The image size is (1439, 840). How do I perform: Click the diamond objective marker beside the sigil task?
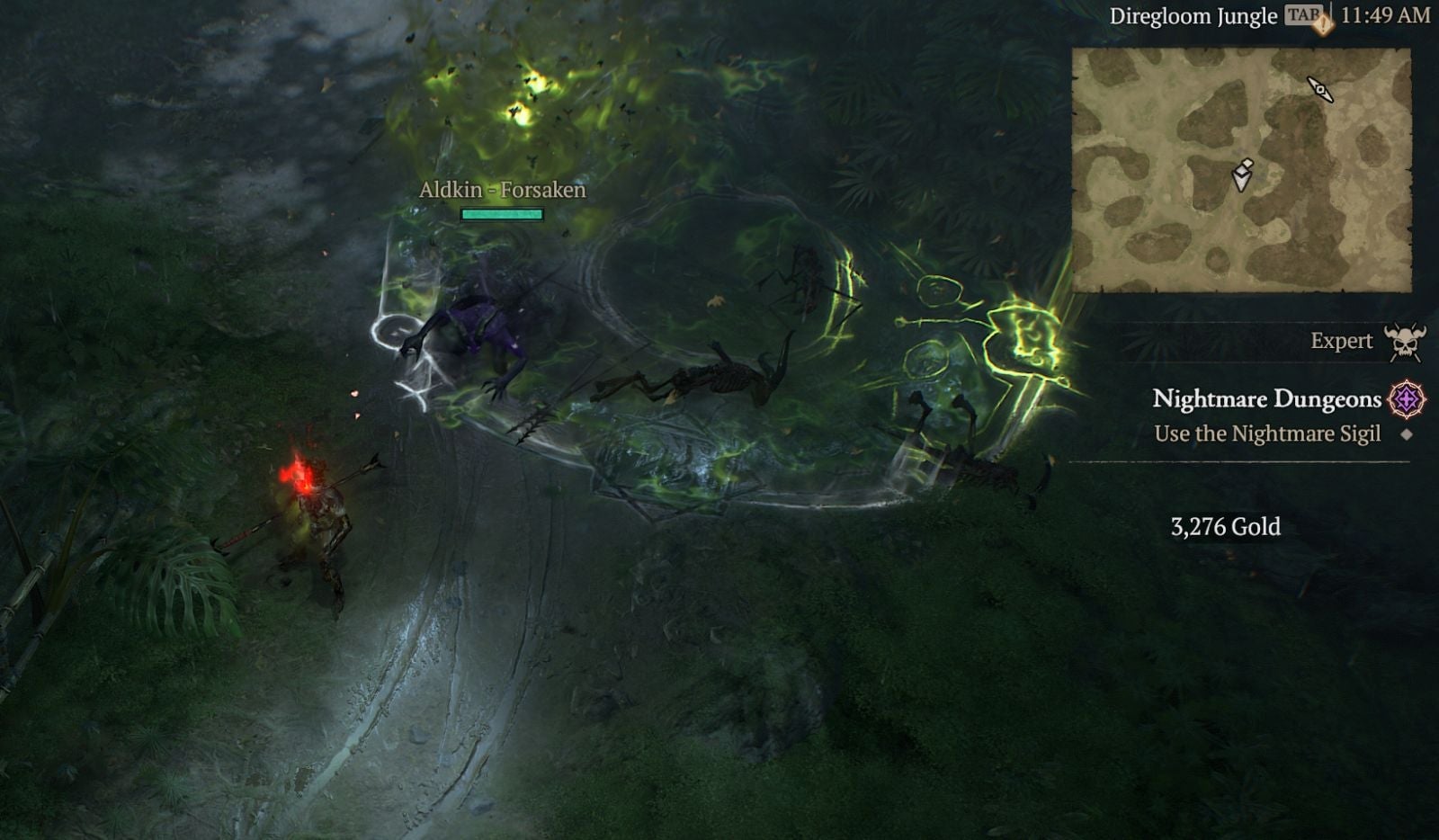(1408, 433)
